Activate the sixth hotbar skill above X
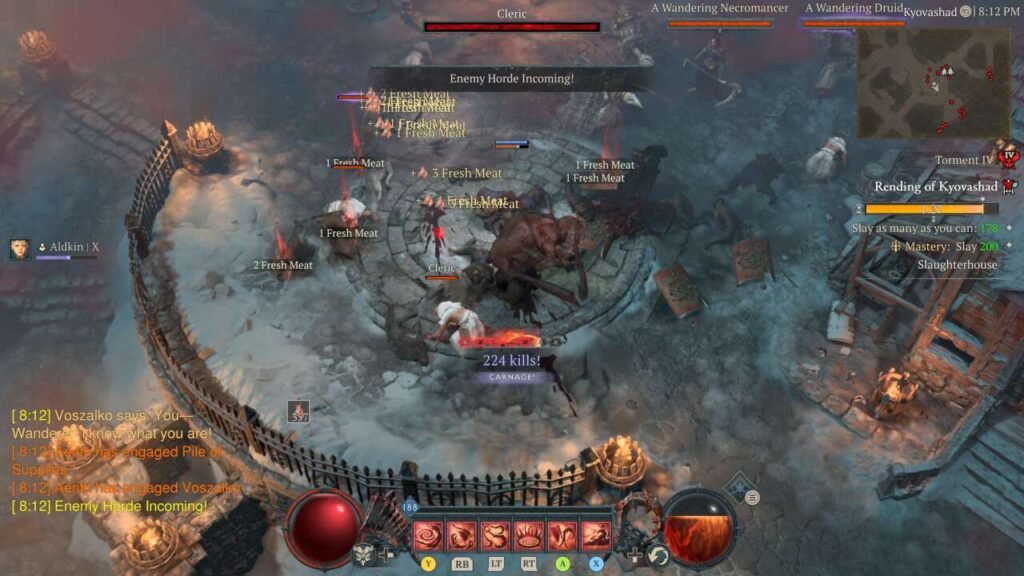Image resolution: width=1024 pixels, height=576 pixels. click(597, 536)
